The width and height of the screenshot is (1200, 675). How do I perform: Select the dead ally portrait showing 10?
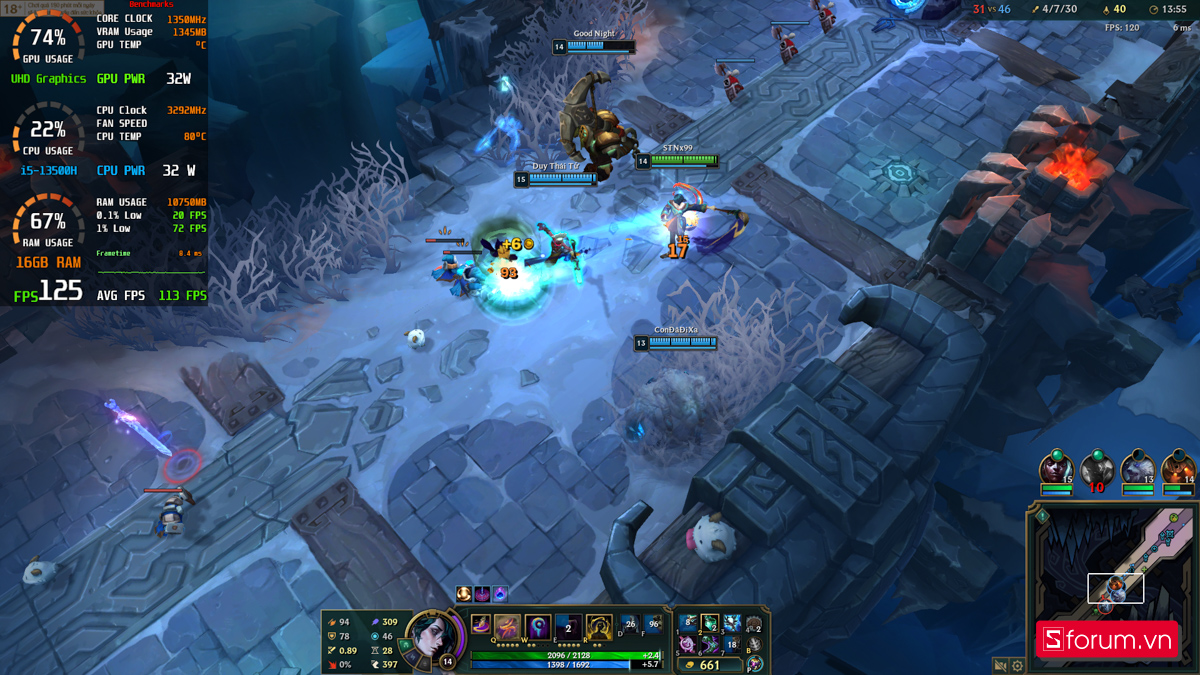click(x=1097, y=468)
